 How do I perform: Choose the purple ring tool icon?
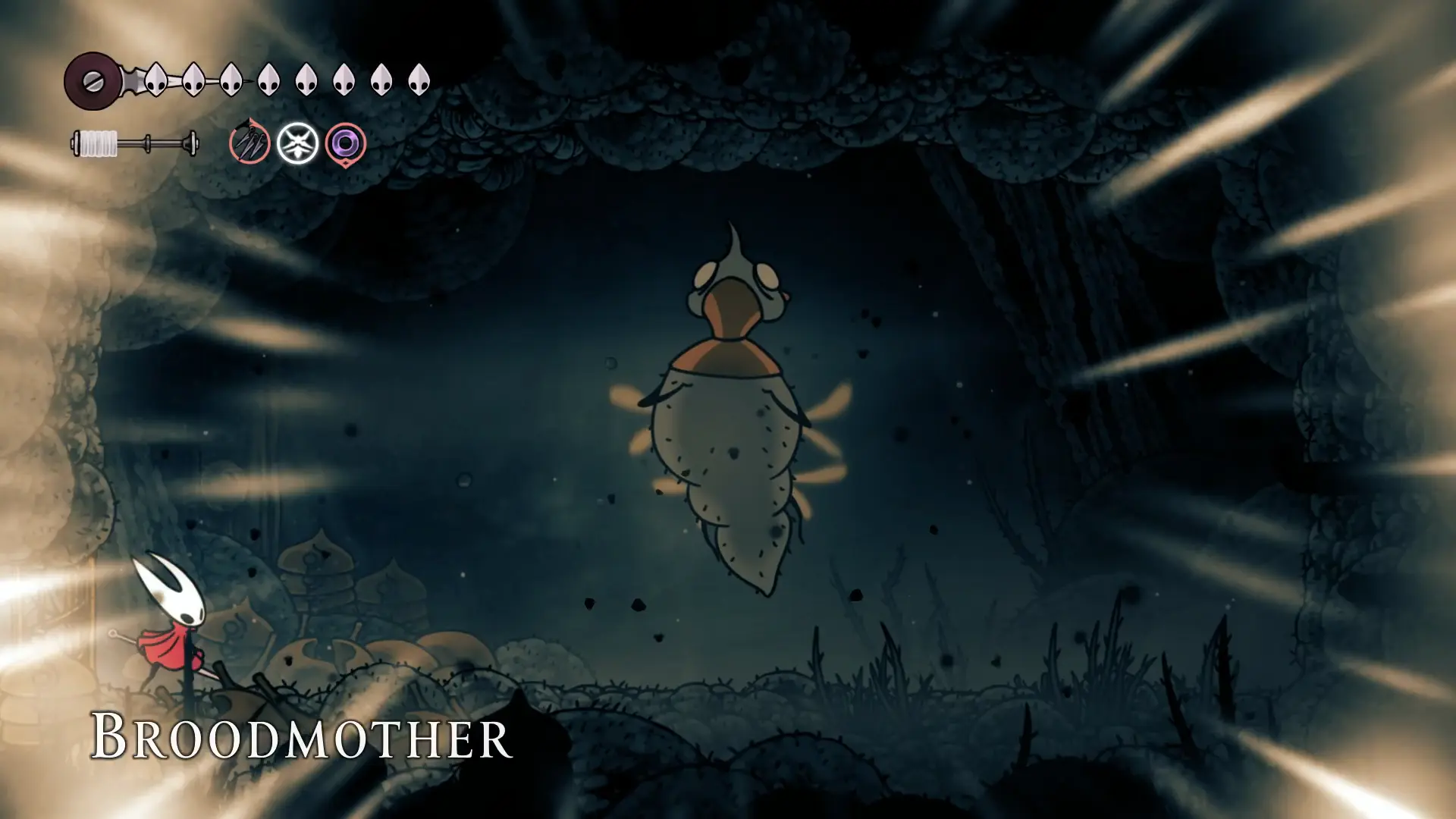point(345,143)
